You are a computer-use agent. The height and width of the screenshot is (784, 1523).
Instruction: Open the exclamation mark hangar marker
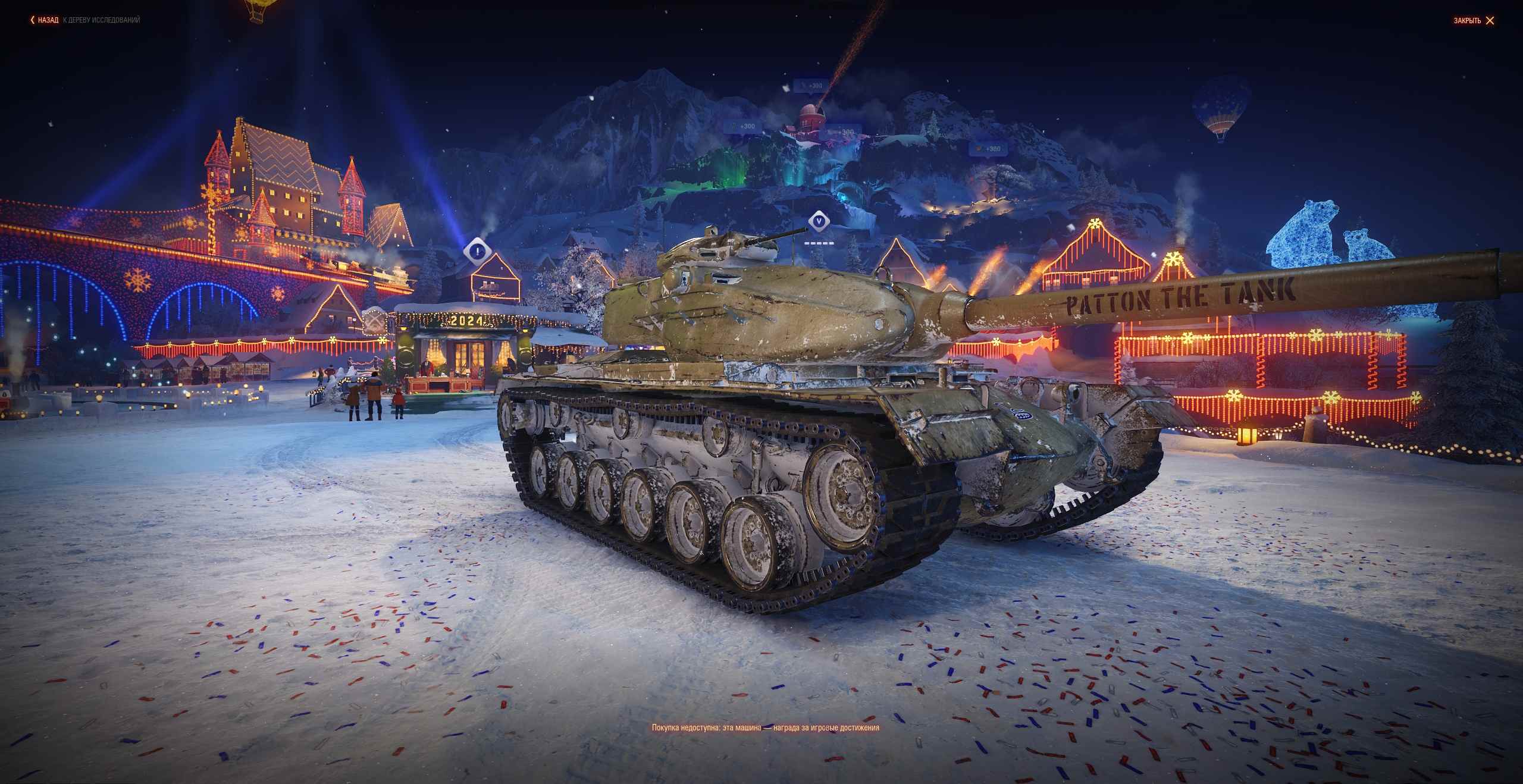pos(477,252)
